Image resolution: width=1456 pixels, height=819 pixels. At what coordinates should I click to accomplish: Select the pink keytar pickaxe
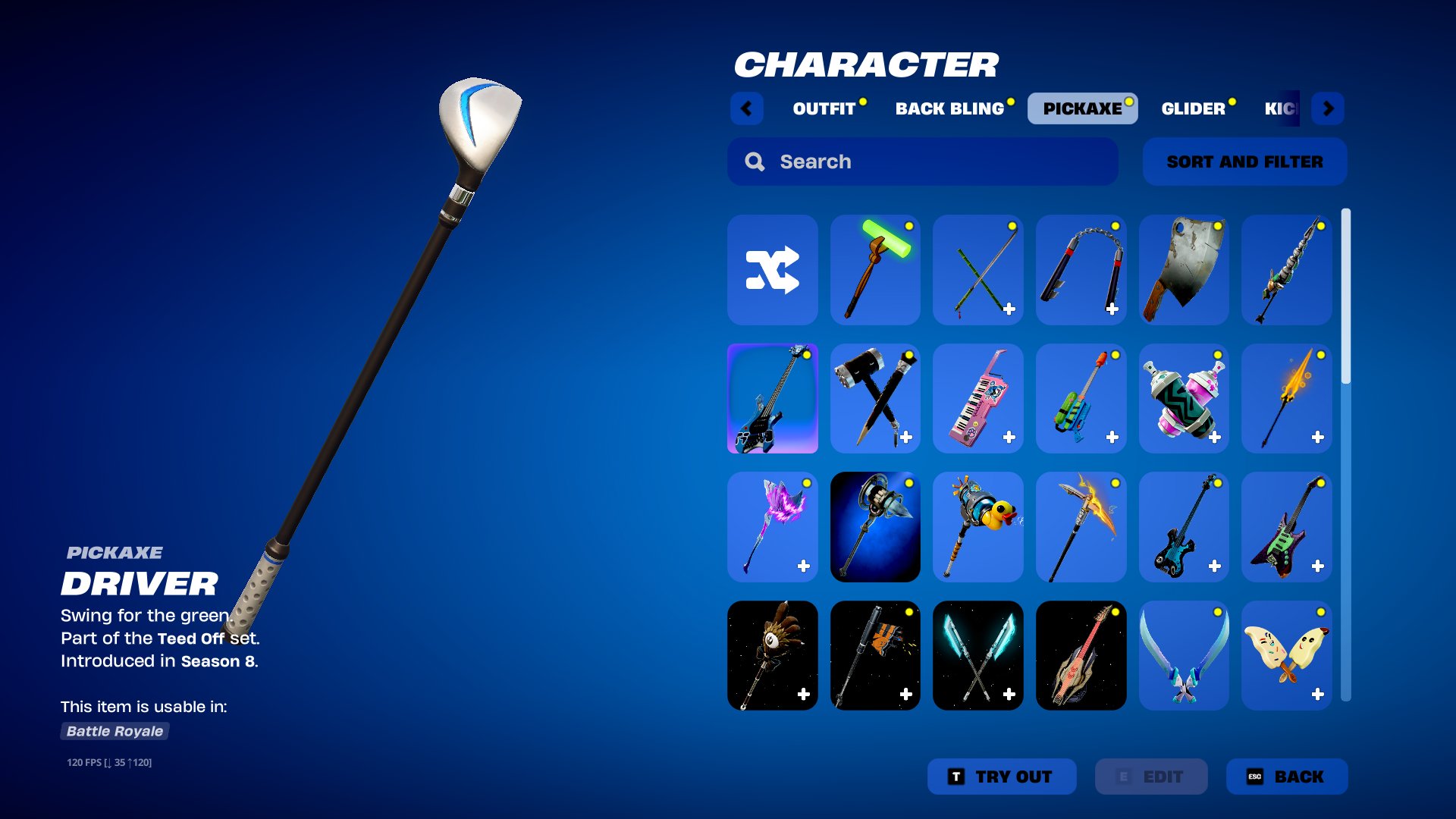point(977,399)
